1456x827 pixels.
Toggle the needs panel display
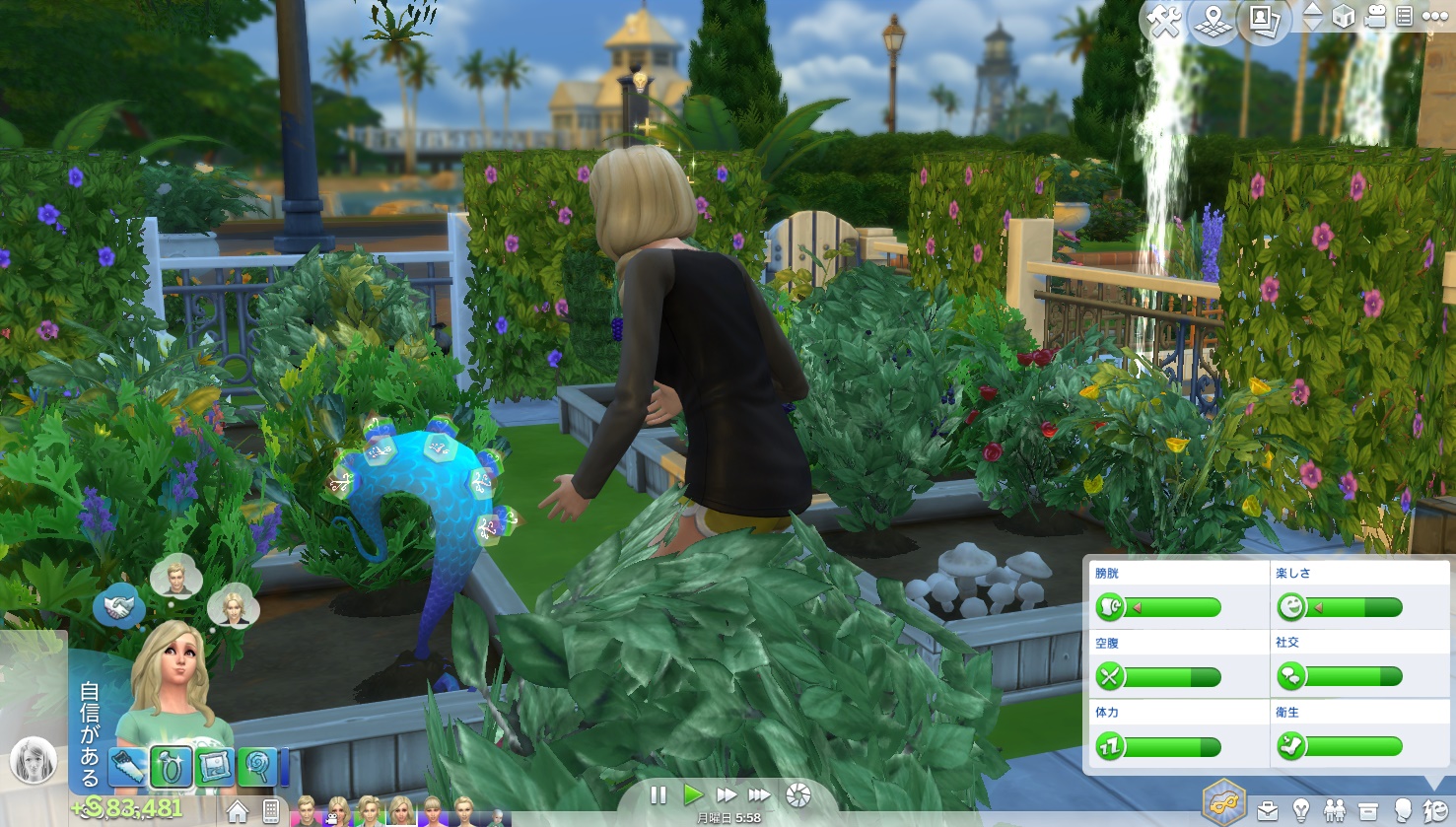(x=1436, y=810)
